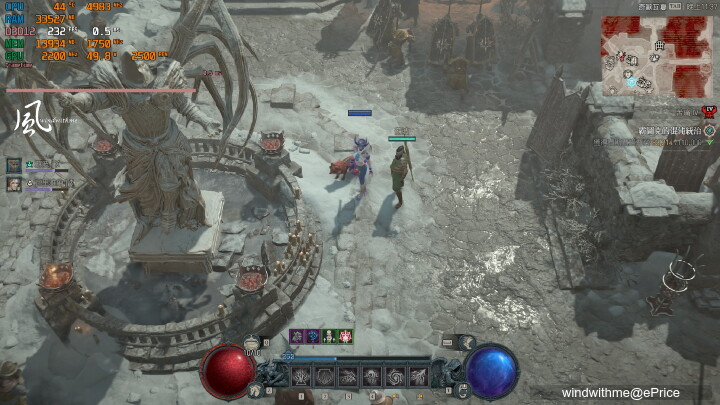Viewport: 720px width, 405px height.
Task: Click the tracked quest marker under the minimap
Action: [709, 131]
